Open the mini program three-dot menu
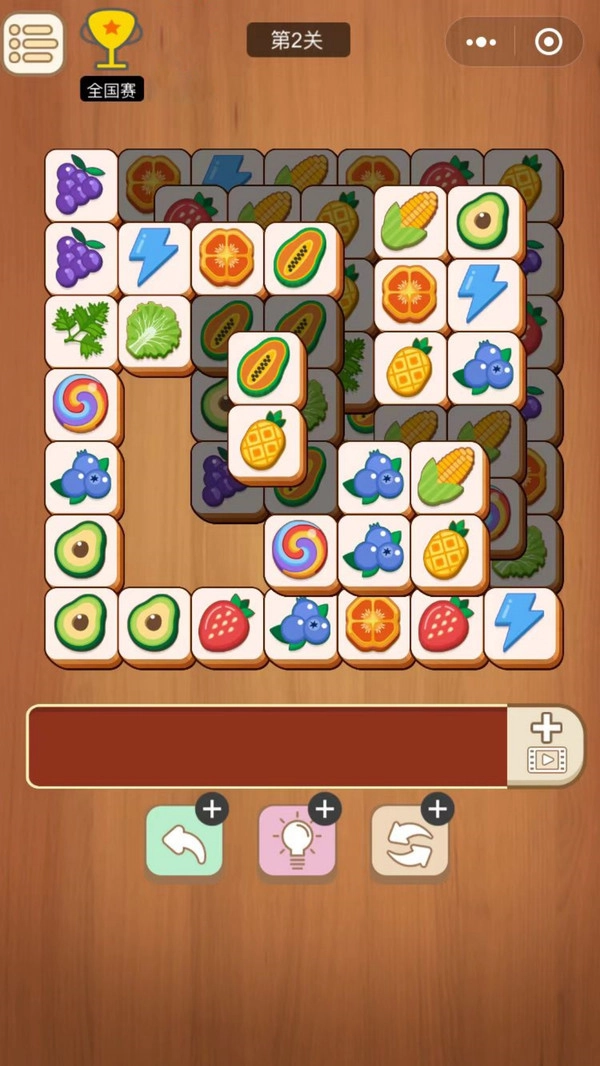The image size is (600, 1066). pos(481,42)
